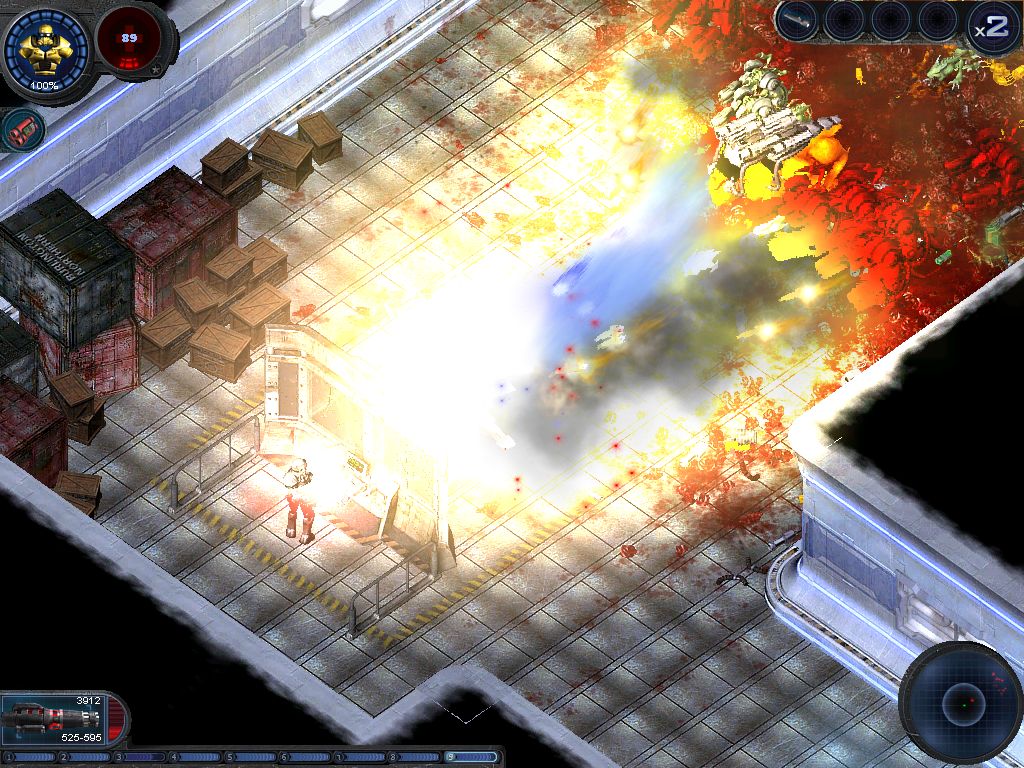Choose weapon slot 5
The width and height of the screenshot is (1024, 768).
(252, 757)
